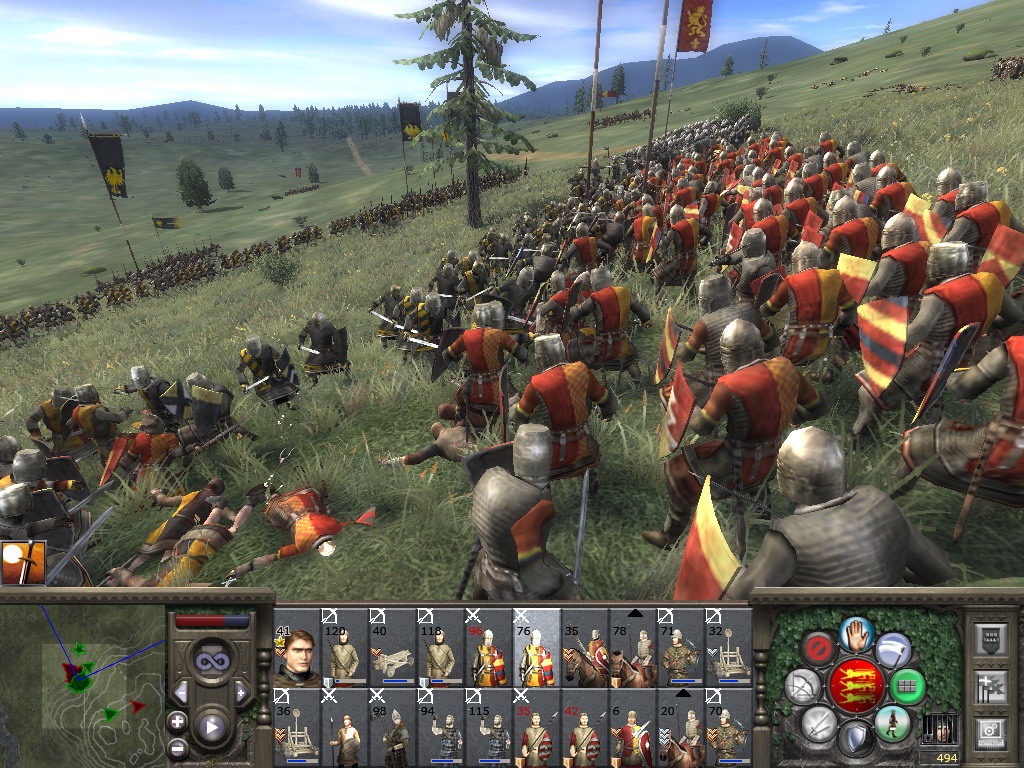Toggle fire-at-will bow button
Image resolution: width=1024 pixels, height=768 pixels.
(x=803, y=686)
